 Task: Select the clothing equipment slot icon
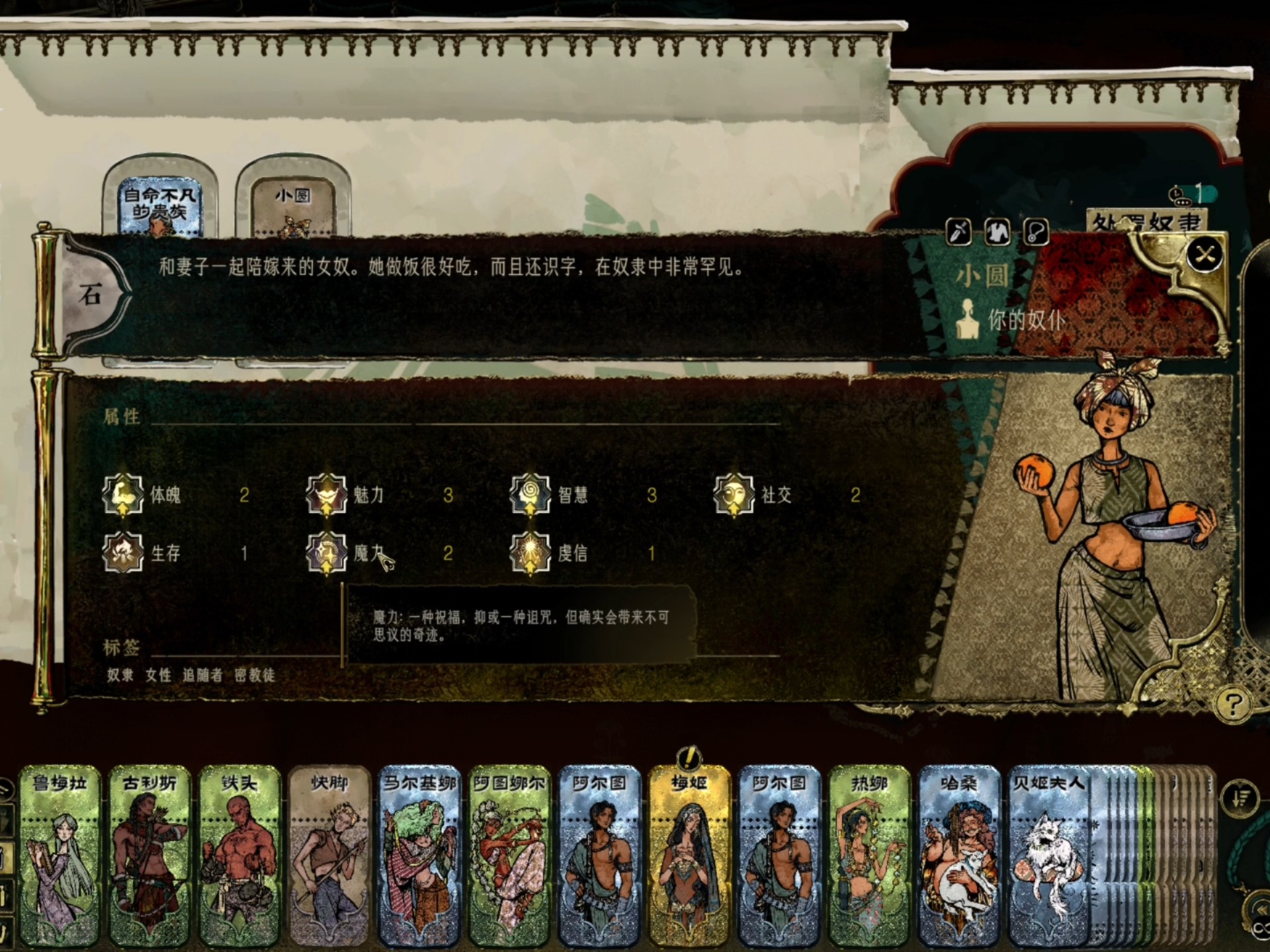997,232
